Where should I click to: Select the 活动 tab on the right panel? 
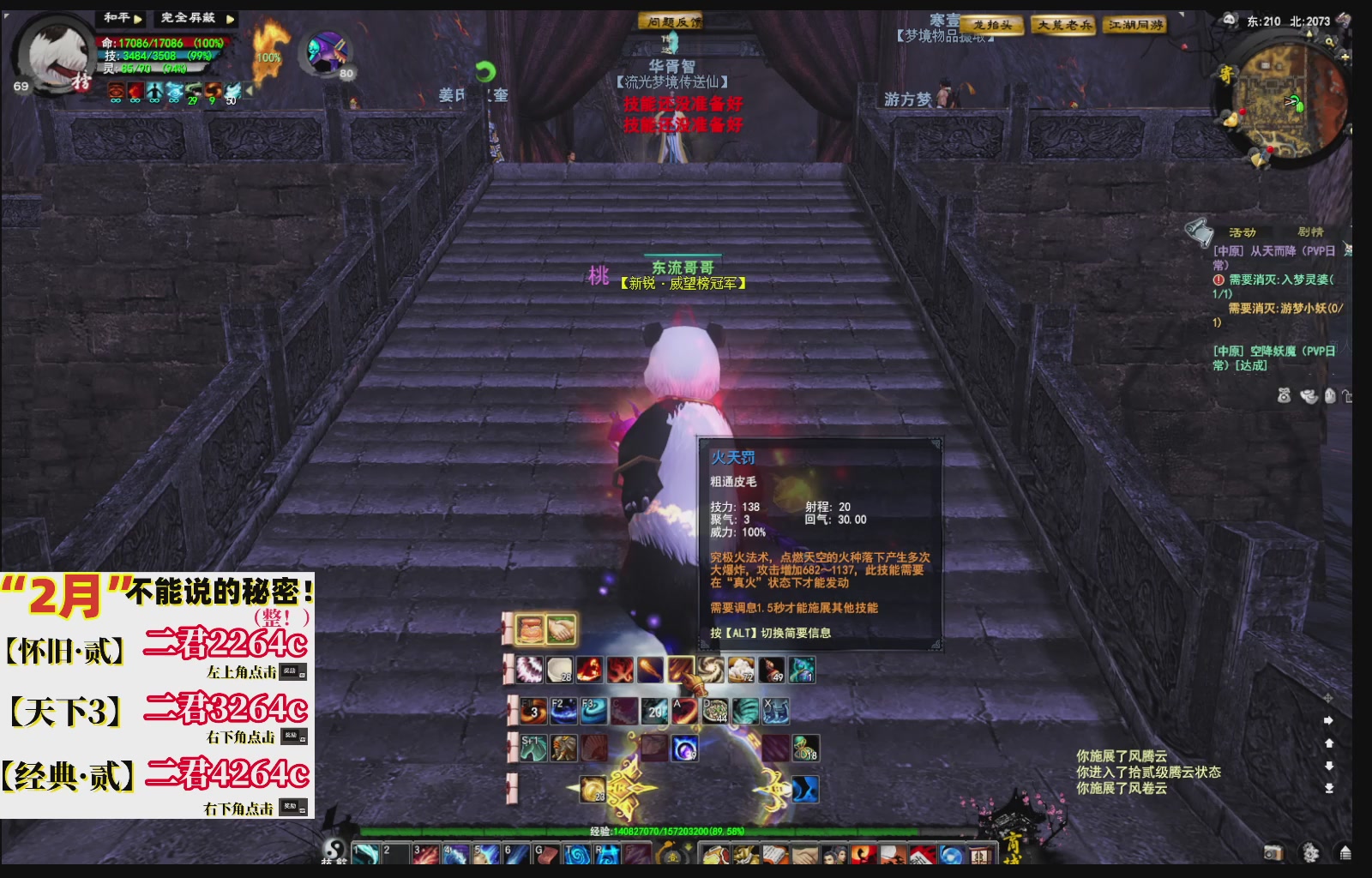pos(1243,232)
